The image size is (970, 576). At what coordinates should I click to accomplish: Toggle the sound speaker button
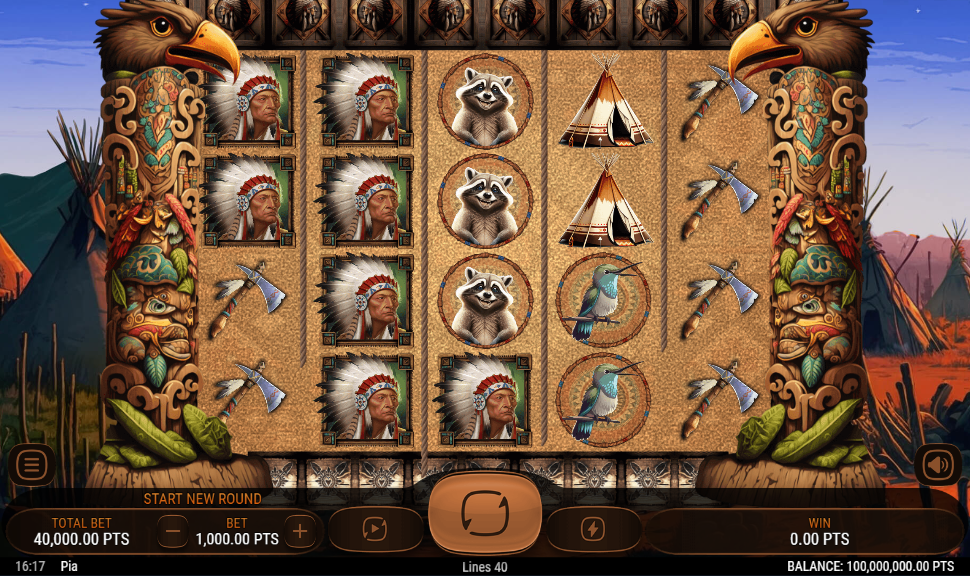click(937, 464)
